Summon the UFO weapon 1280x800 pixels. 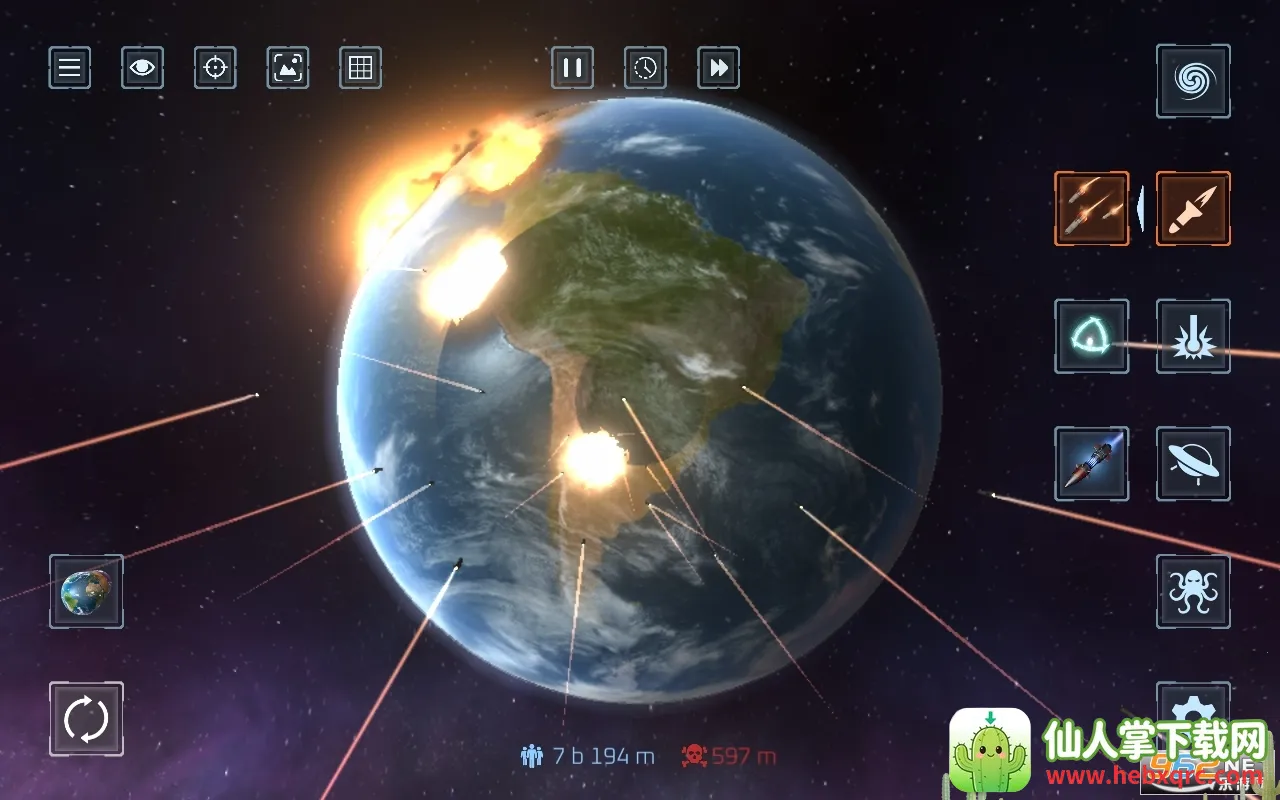(x=1193, y=463)
